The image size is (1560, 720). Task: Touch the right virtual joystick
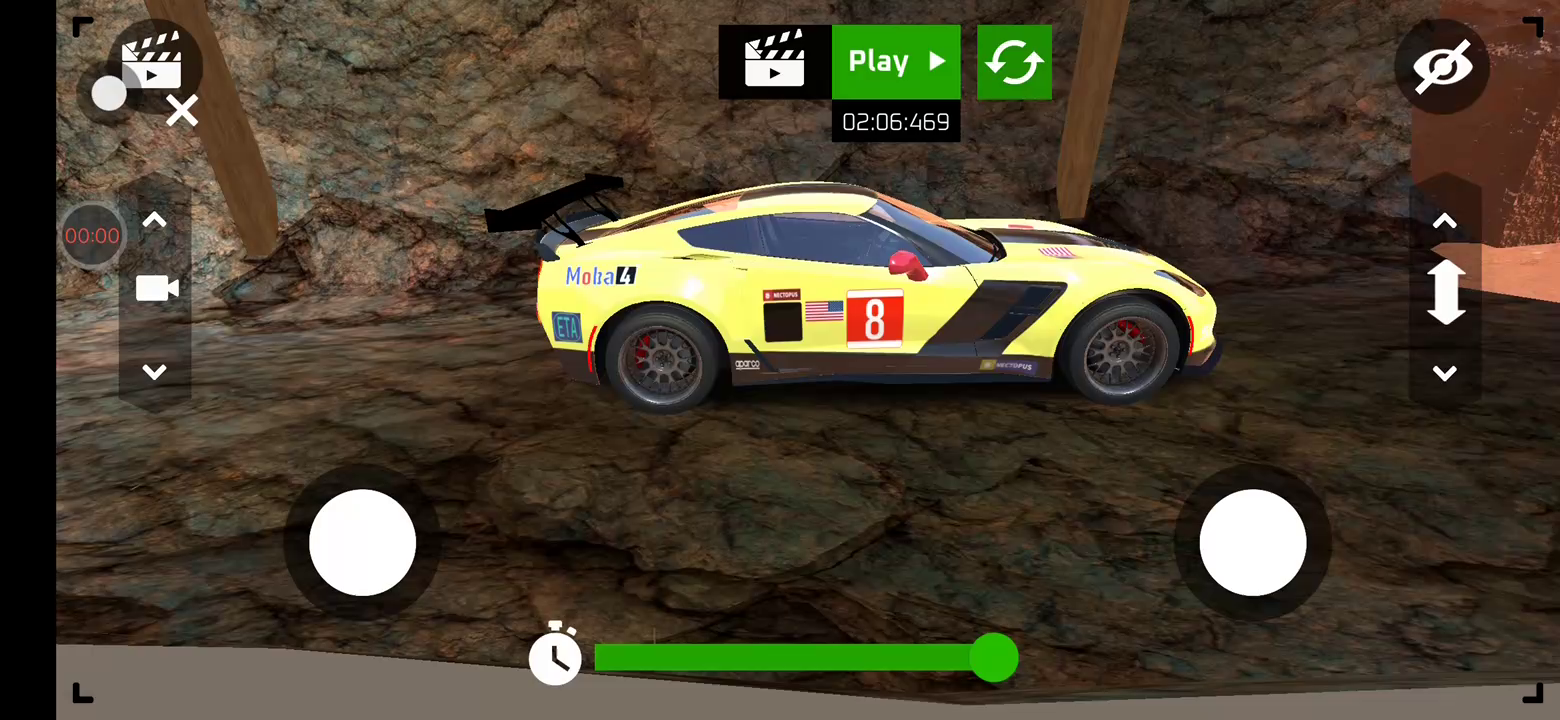[x=1252, y=543]
